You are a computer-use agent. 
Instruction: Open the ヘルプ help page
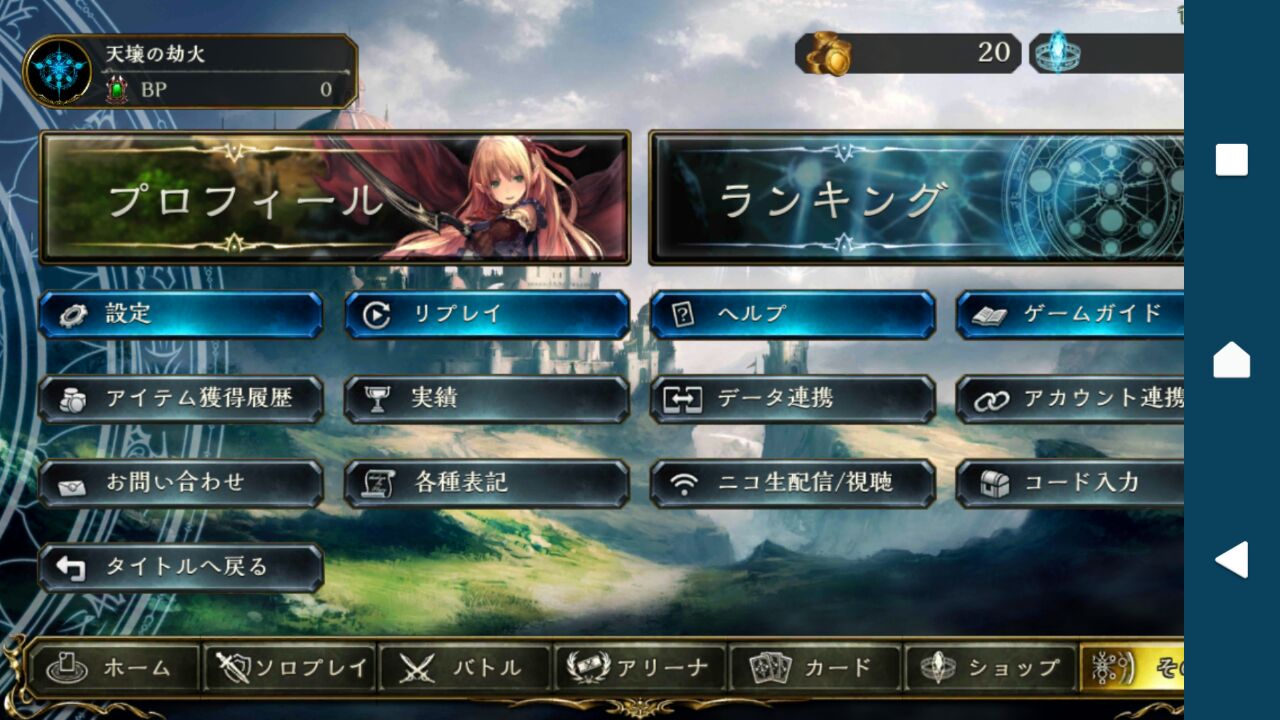click(x=793, y=315)
